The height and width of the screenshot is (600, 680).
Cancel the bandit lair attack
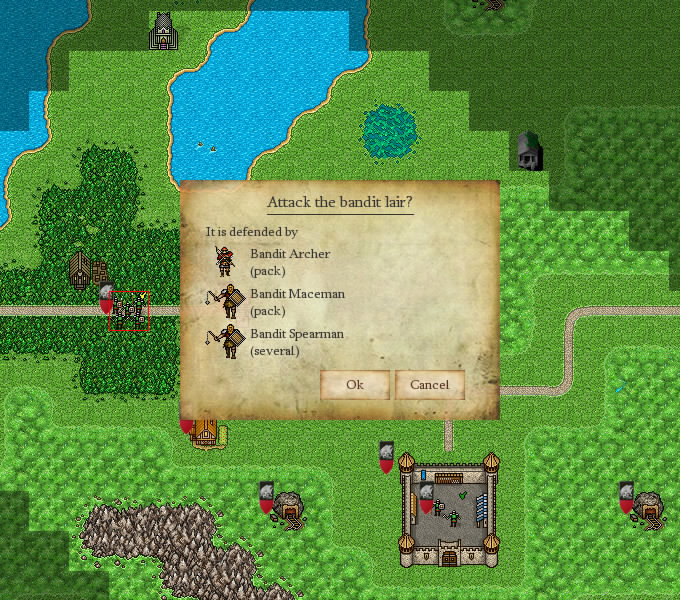tap(429, 385)
